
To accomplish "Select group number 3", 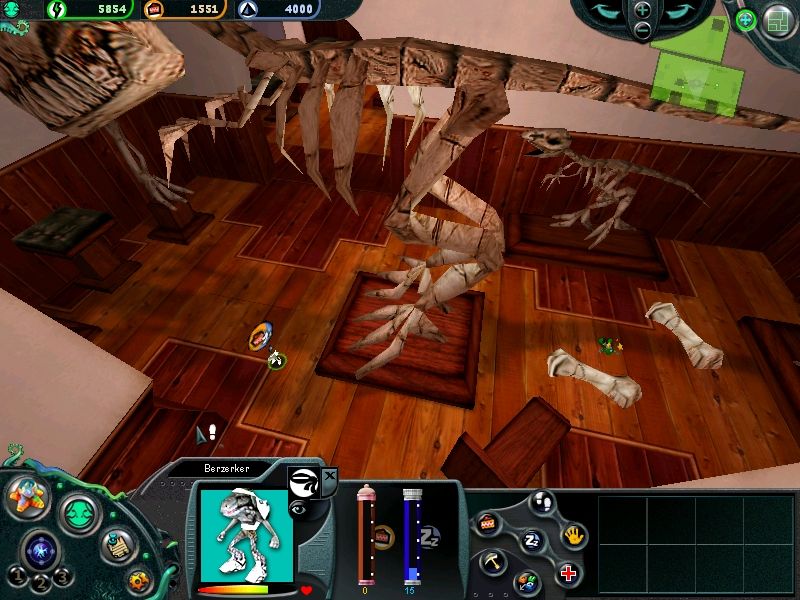I will coord(61,576).
